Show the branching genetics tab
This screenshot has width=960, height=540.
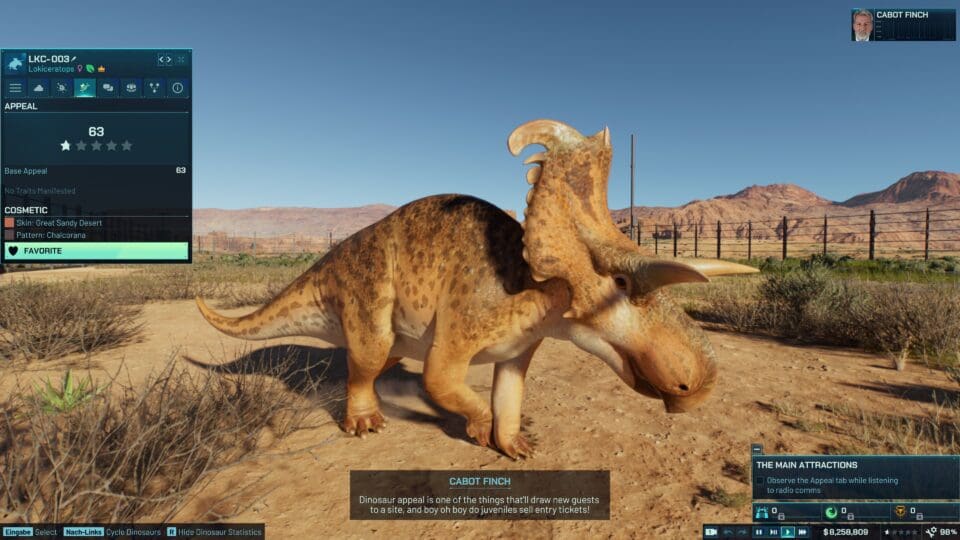point(154,88)
